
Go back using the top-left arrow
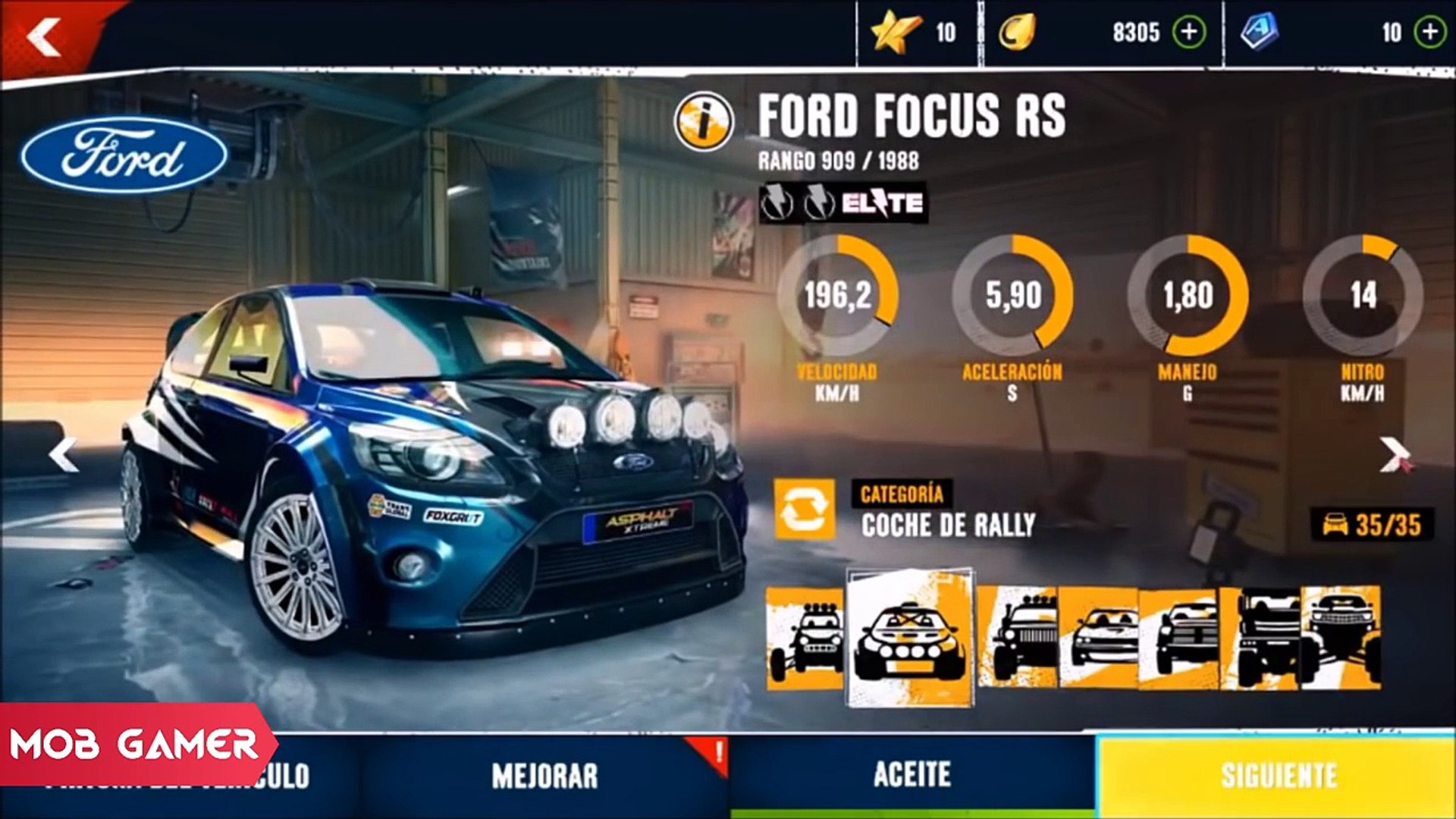click(x=44, y=38)
